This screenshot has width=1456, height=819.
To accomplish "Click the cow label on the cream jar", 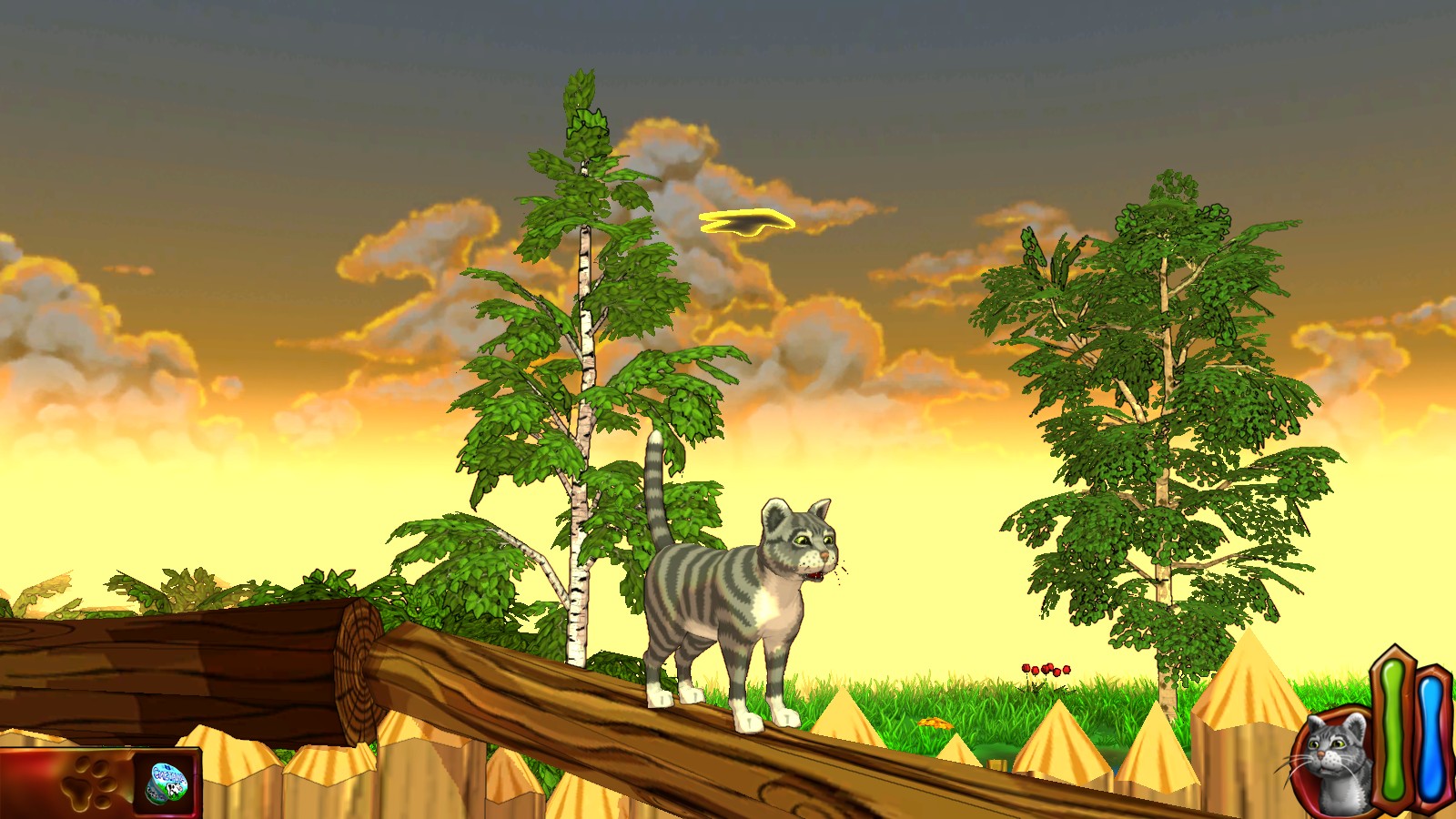I will [173, 790].
